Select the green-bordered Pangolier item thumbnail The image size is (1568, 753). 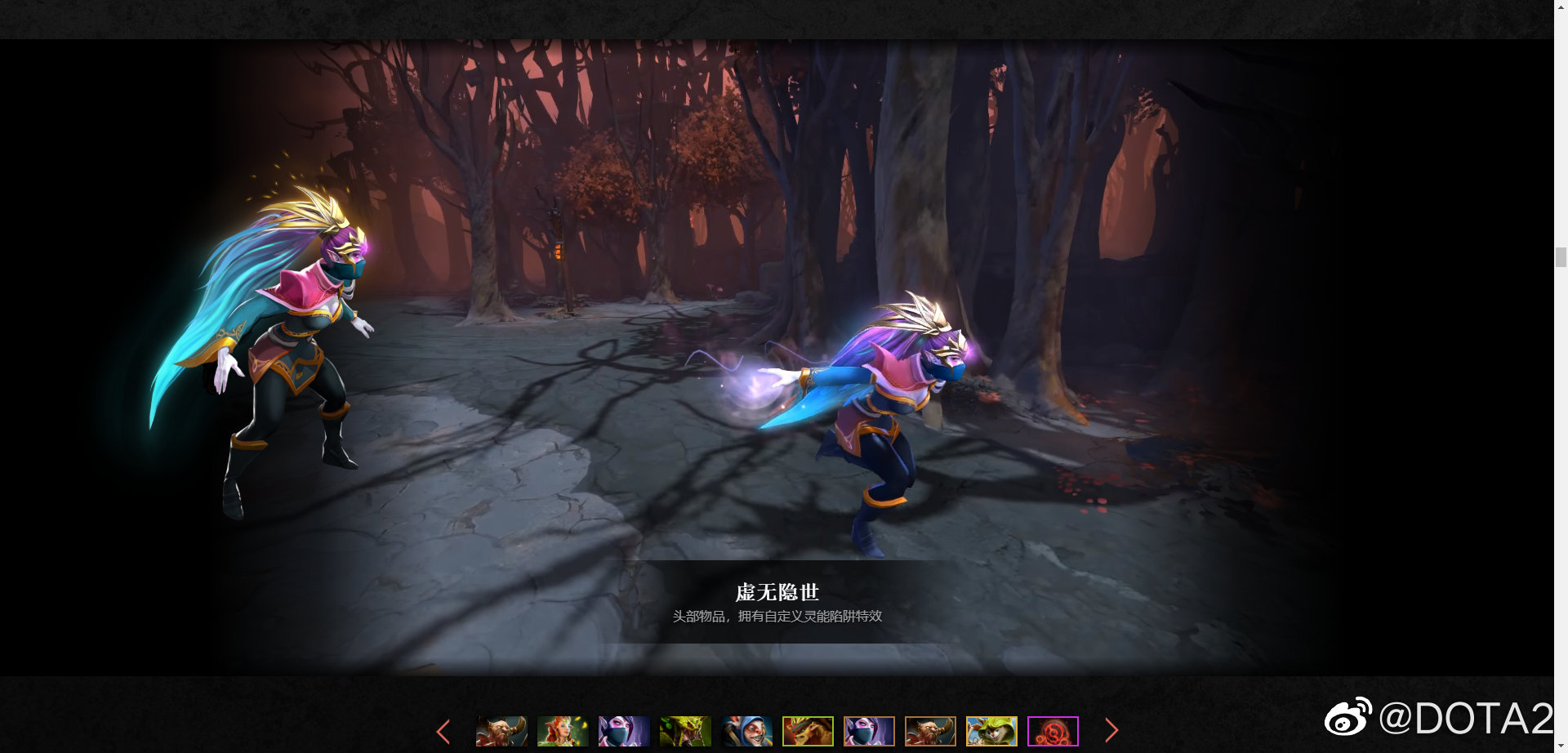point(808,731)
